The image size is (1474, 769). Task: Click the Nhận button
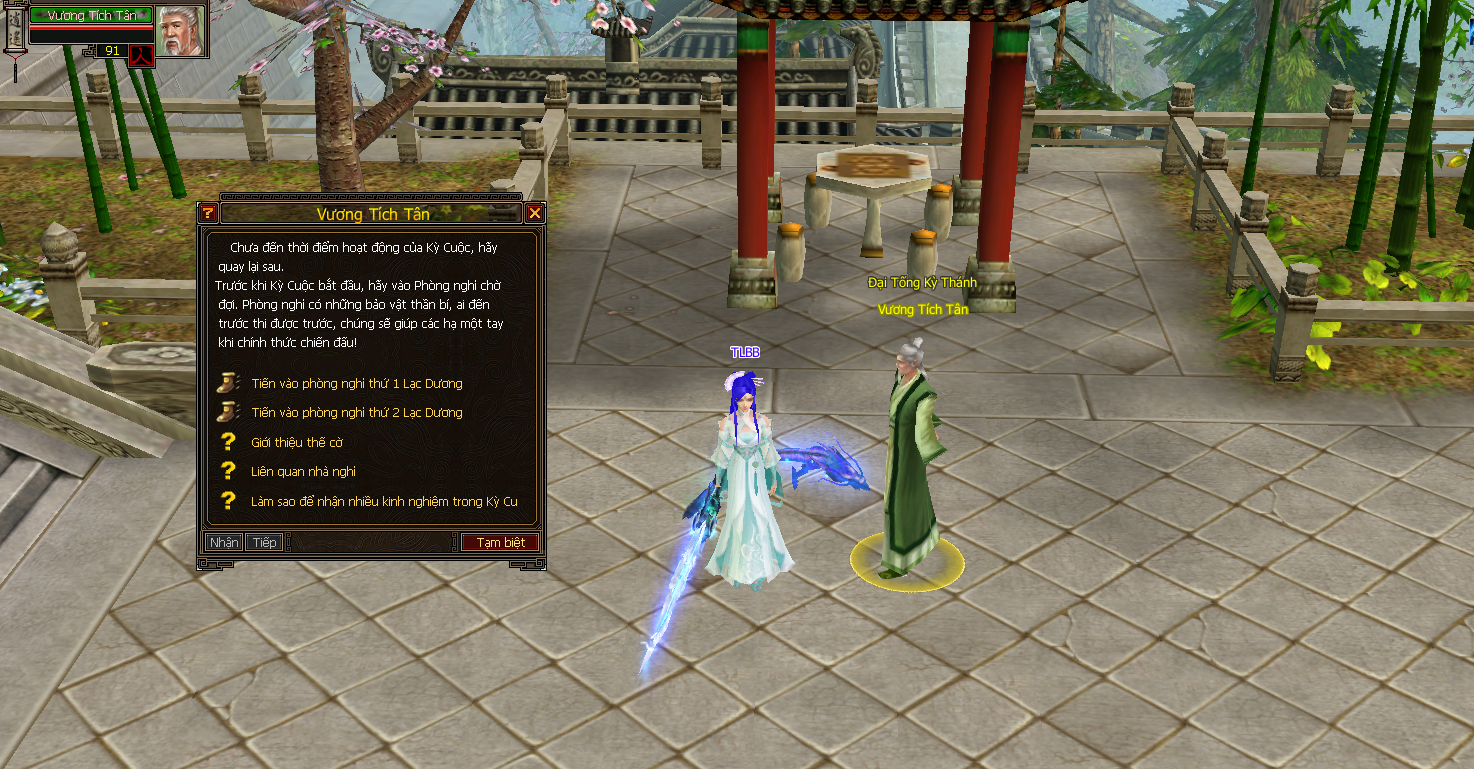tap(224, 542)
